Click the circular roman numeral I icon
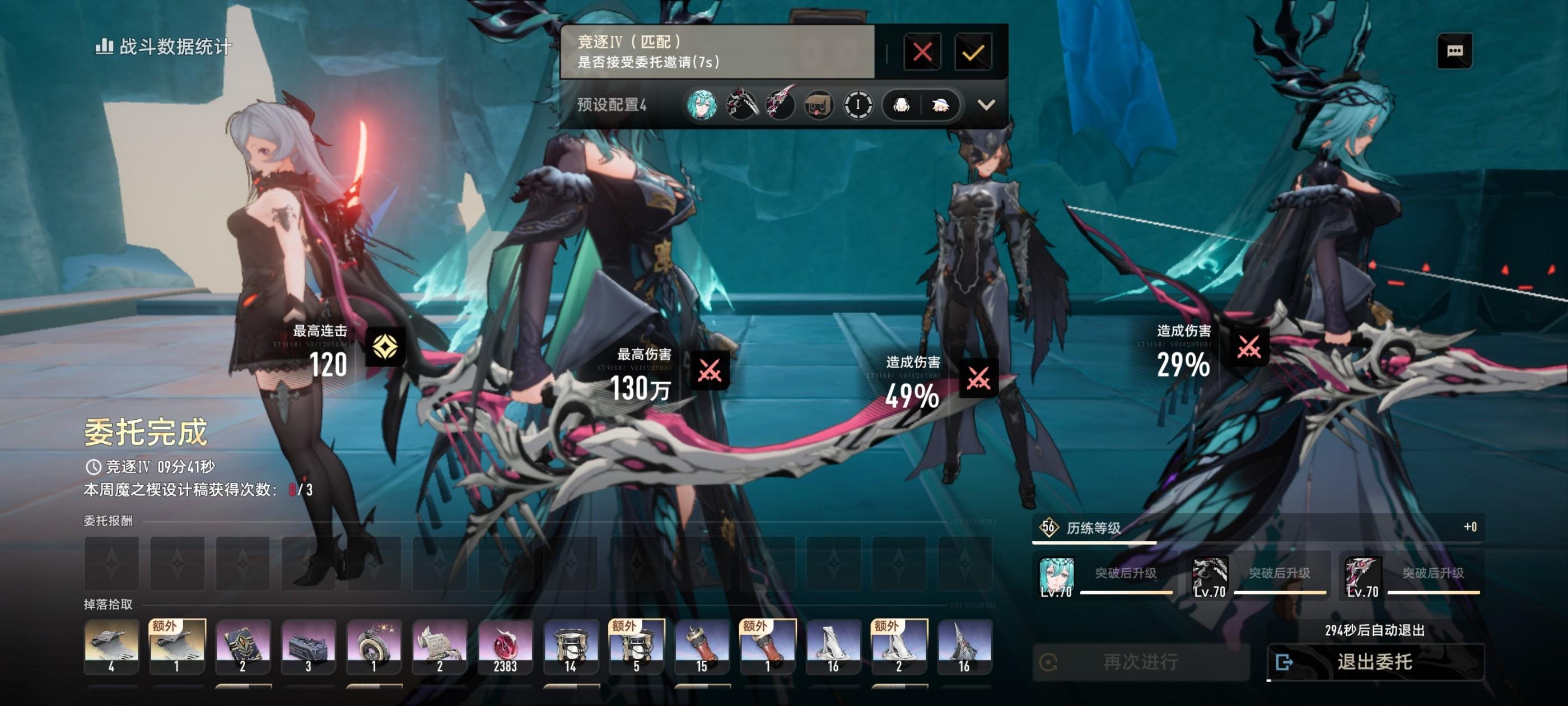 point(858,105)
